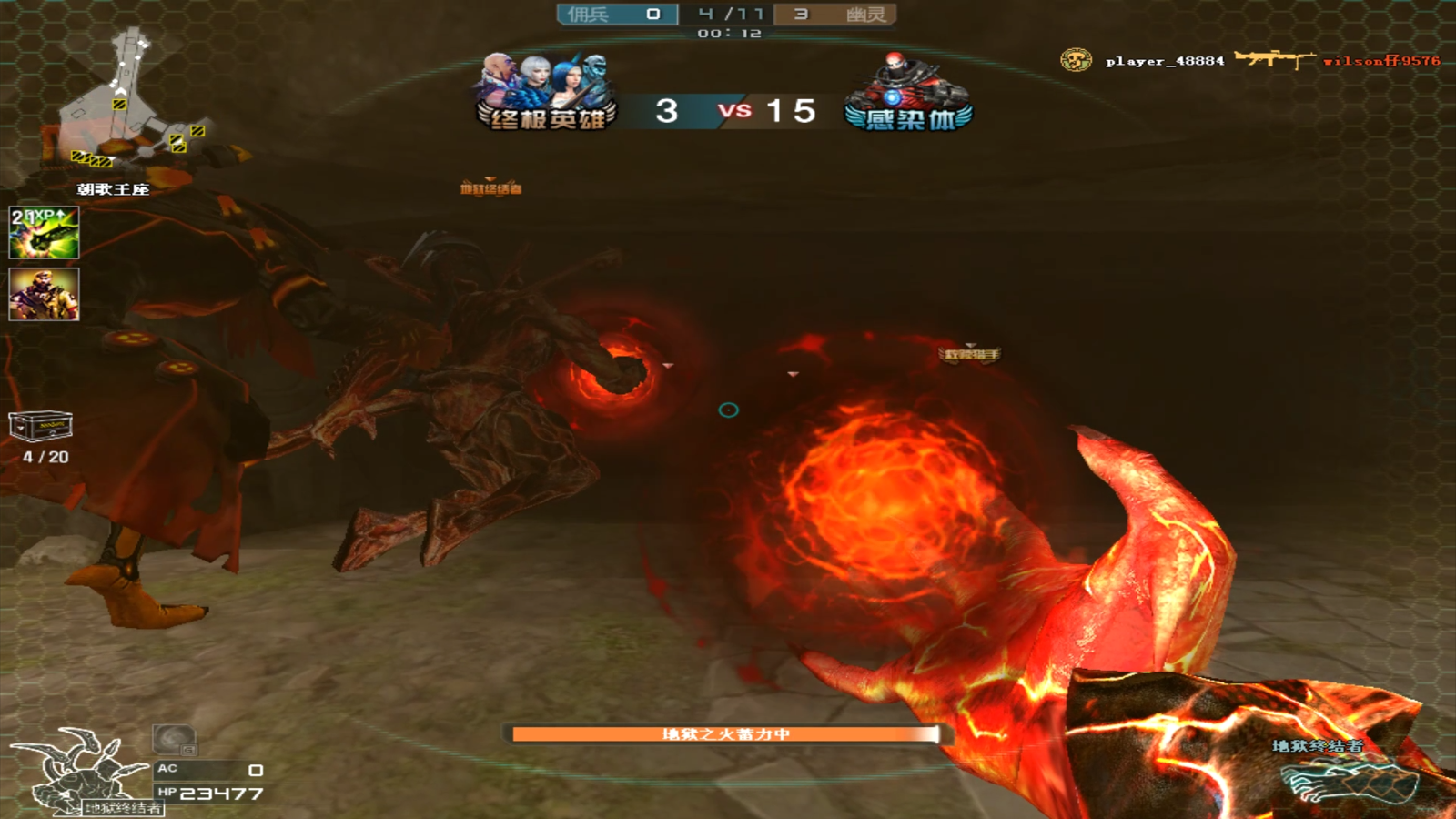The height and width of the screenshot is (819, 1456).
Task: Select the 2XP boost icon
Action: tap(44, 232)
